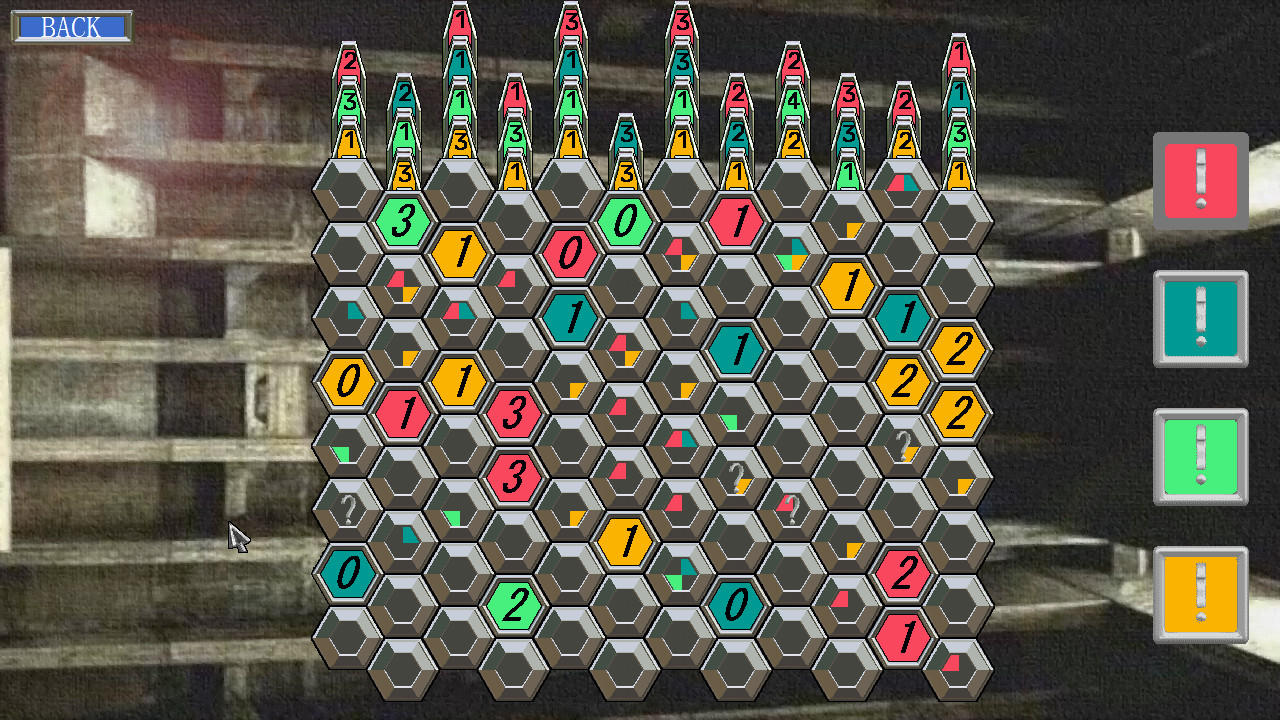1280x720 pixels.
Task: Click the hex split red and teal below the counters
Action: pos(903,183)
